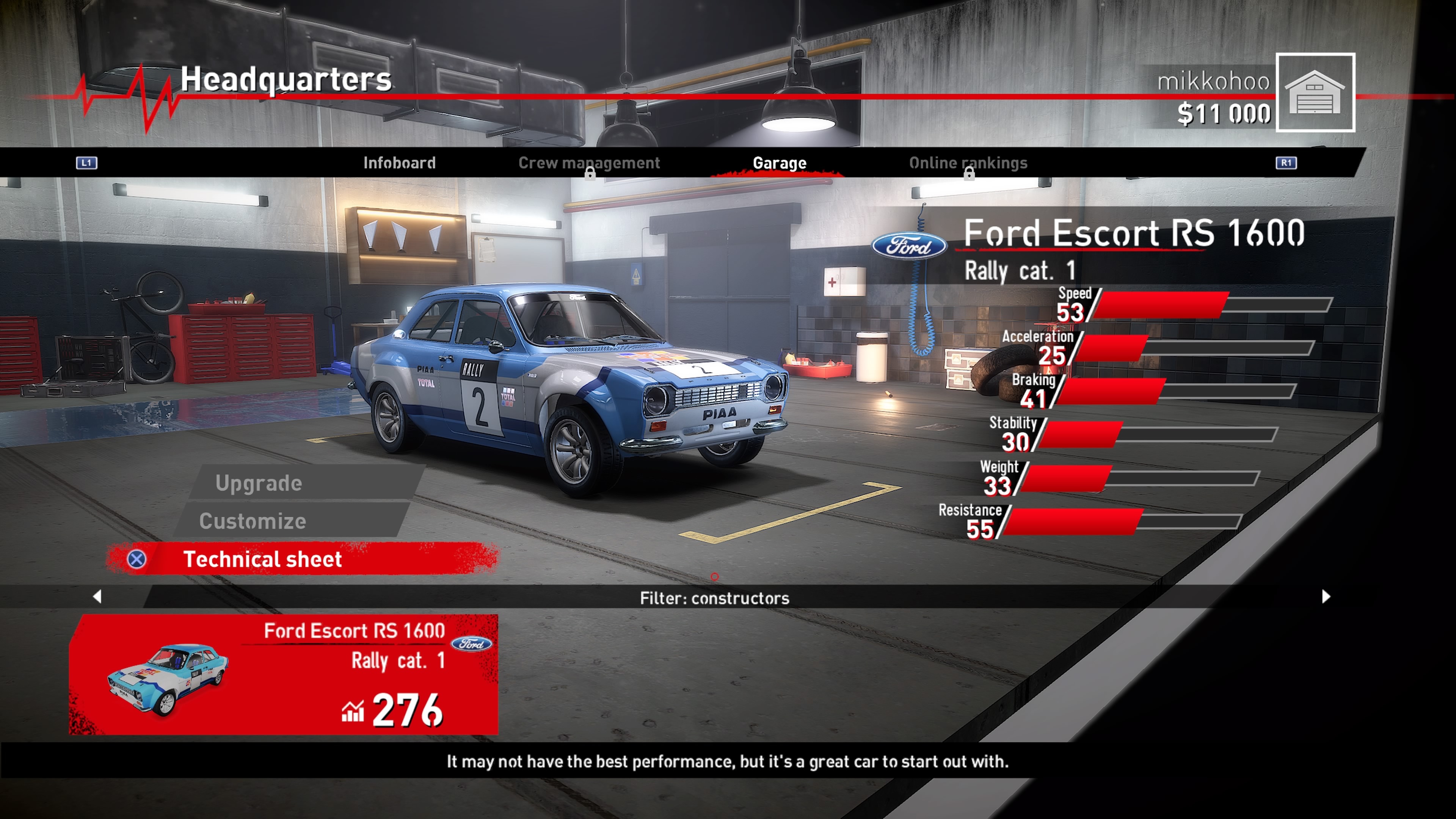Go to the Online rankings tab

(968, 163)
